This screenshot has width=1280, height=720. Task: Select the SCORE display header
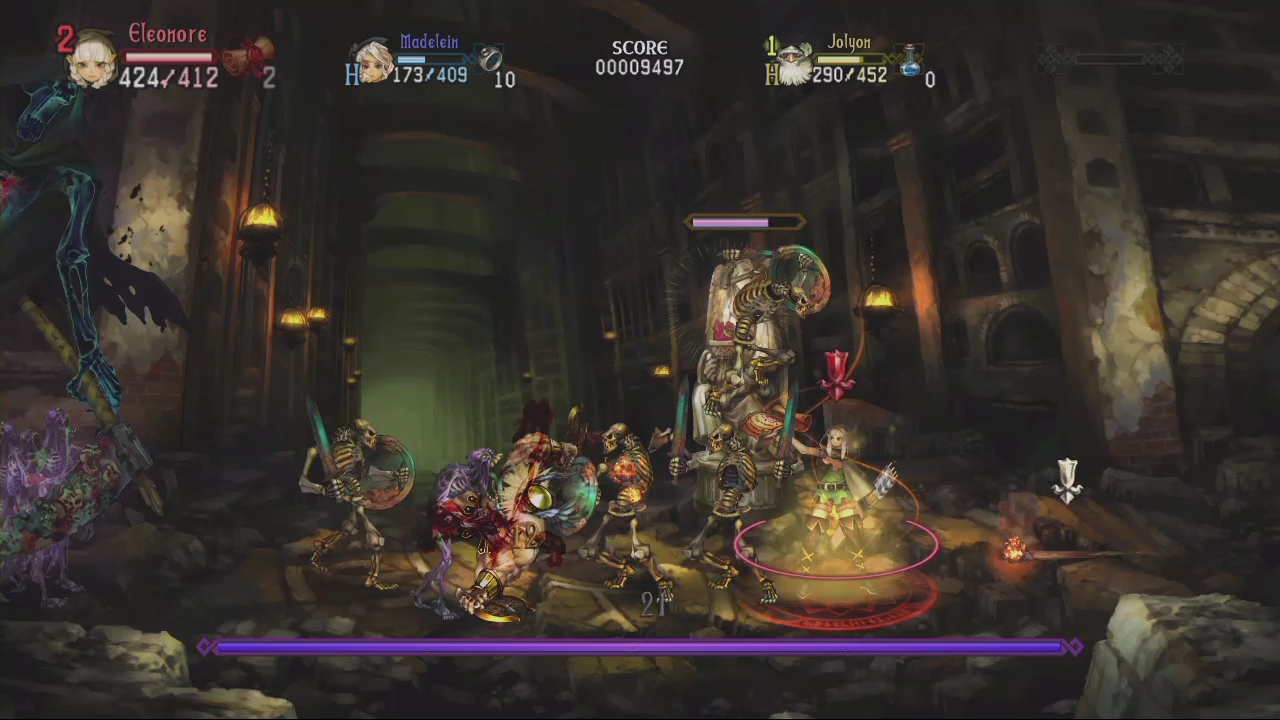pyautogui.click(x=639, y=46)
